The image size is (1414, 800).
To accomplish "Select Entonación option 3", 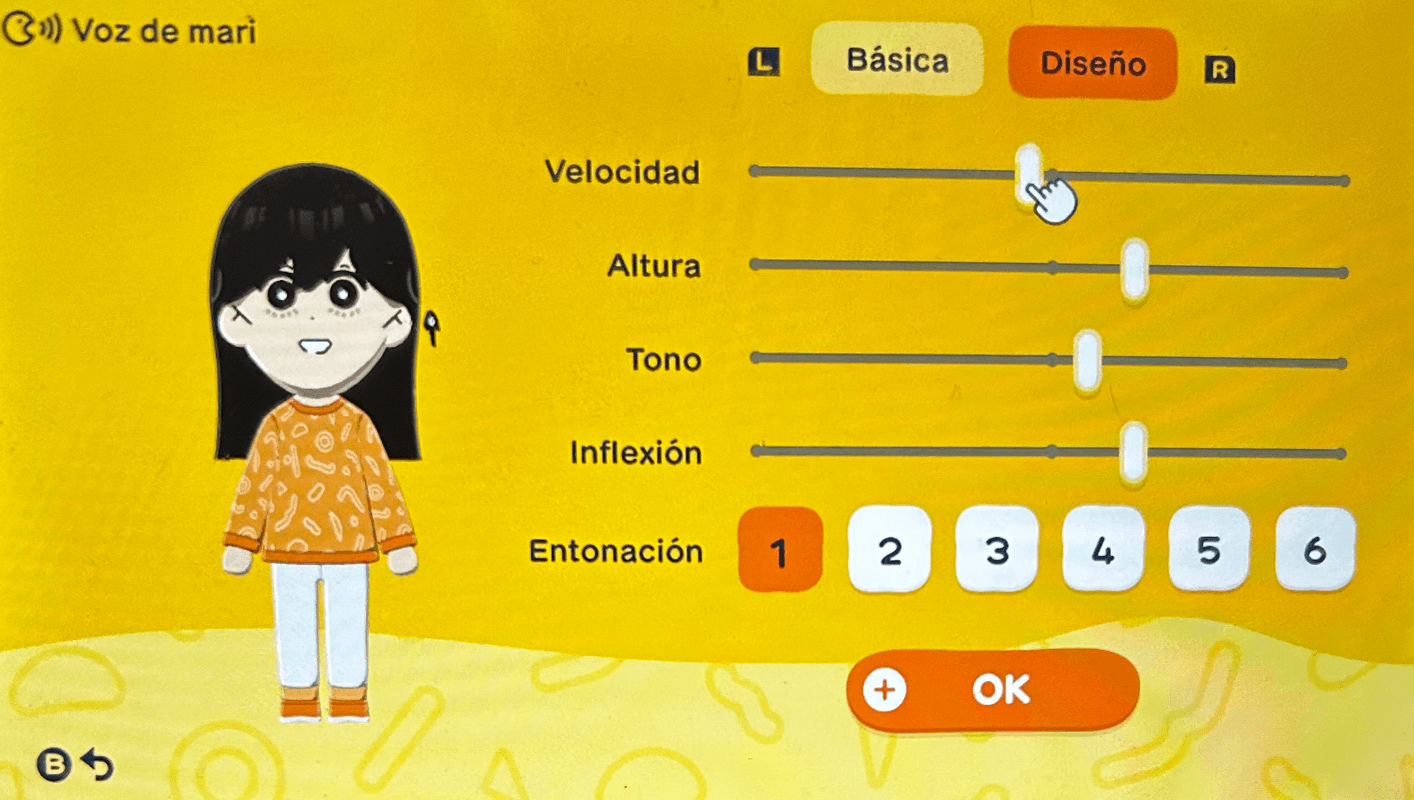I will (996, 550).
